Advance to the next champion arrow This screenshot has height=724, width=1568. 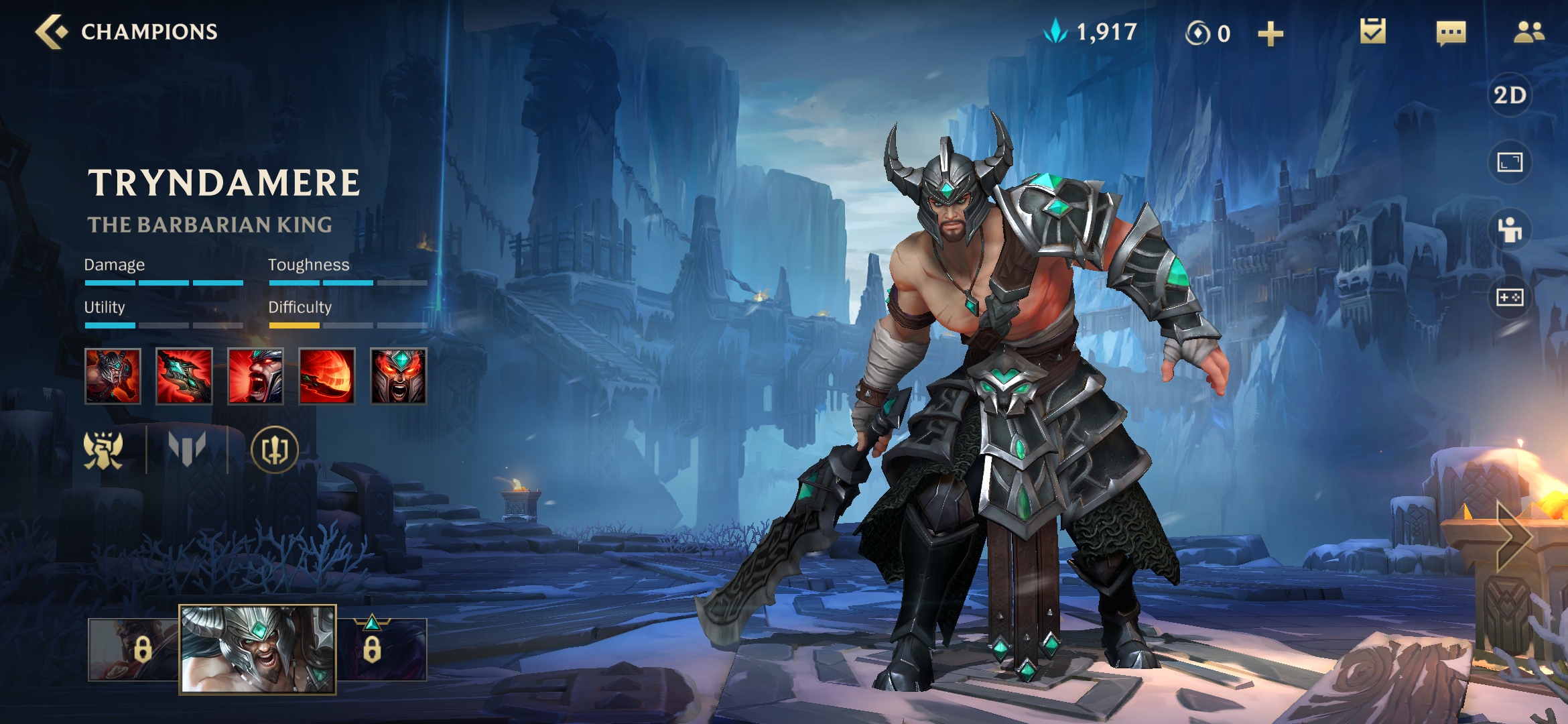click(x=1514, y=535)
